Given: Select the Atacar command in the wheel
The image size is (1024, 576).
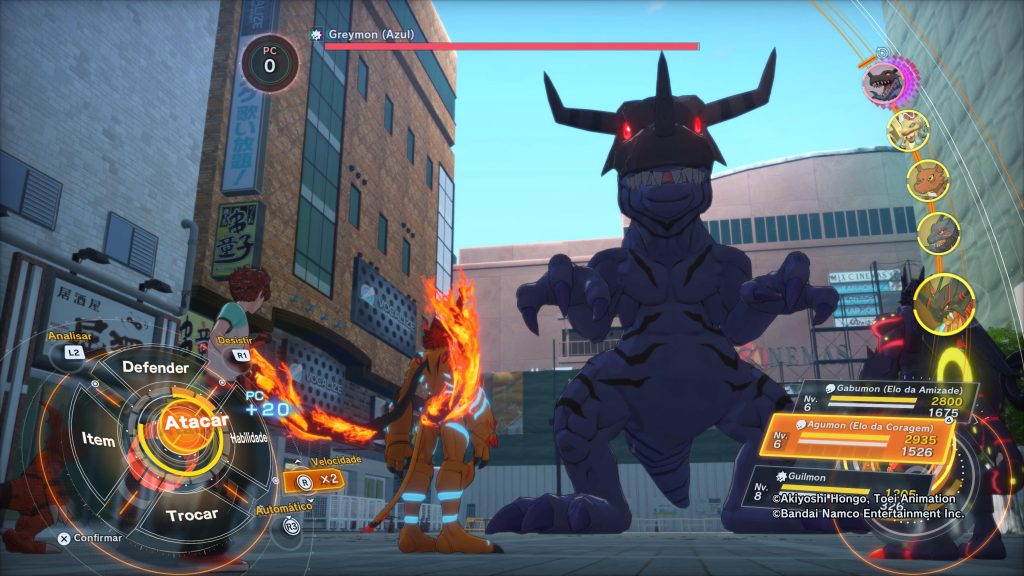Looking at the screenshot, I should [183, 422].
